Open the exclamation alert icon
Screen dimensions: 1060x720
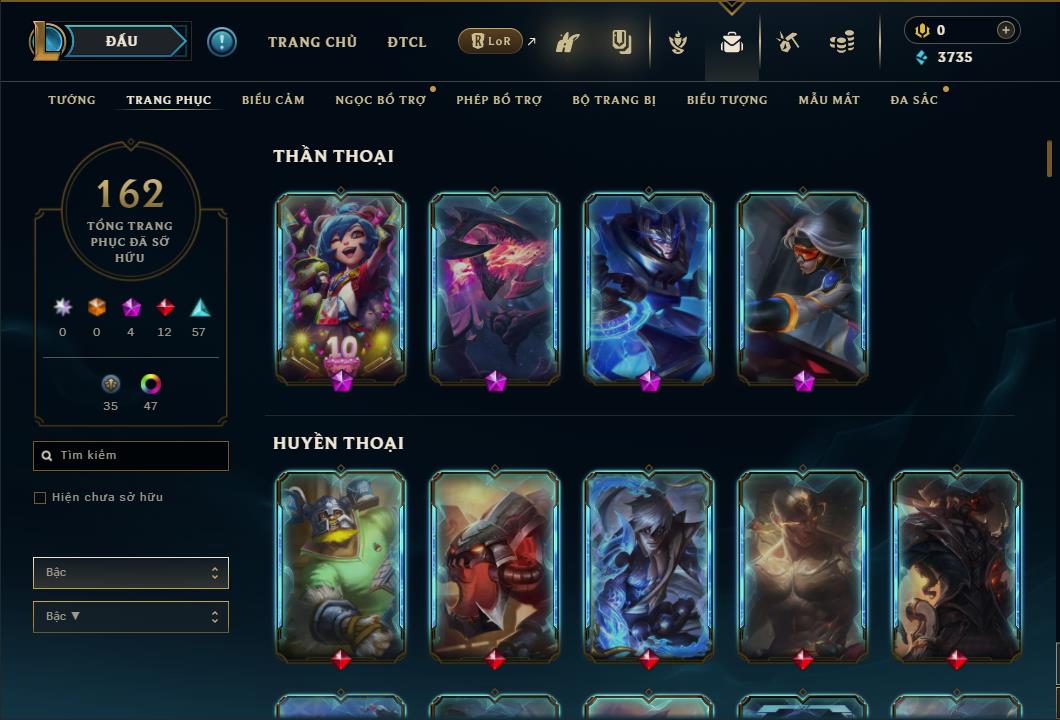pos(222,41)
